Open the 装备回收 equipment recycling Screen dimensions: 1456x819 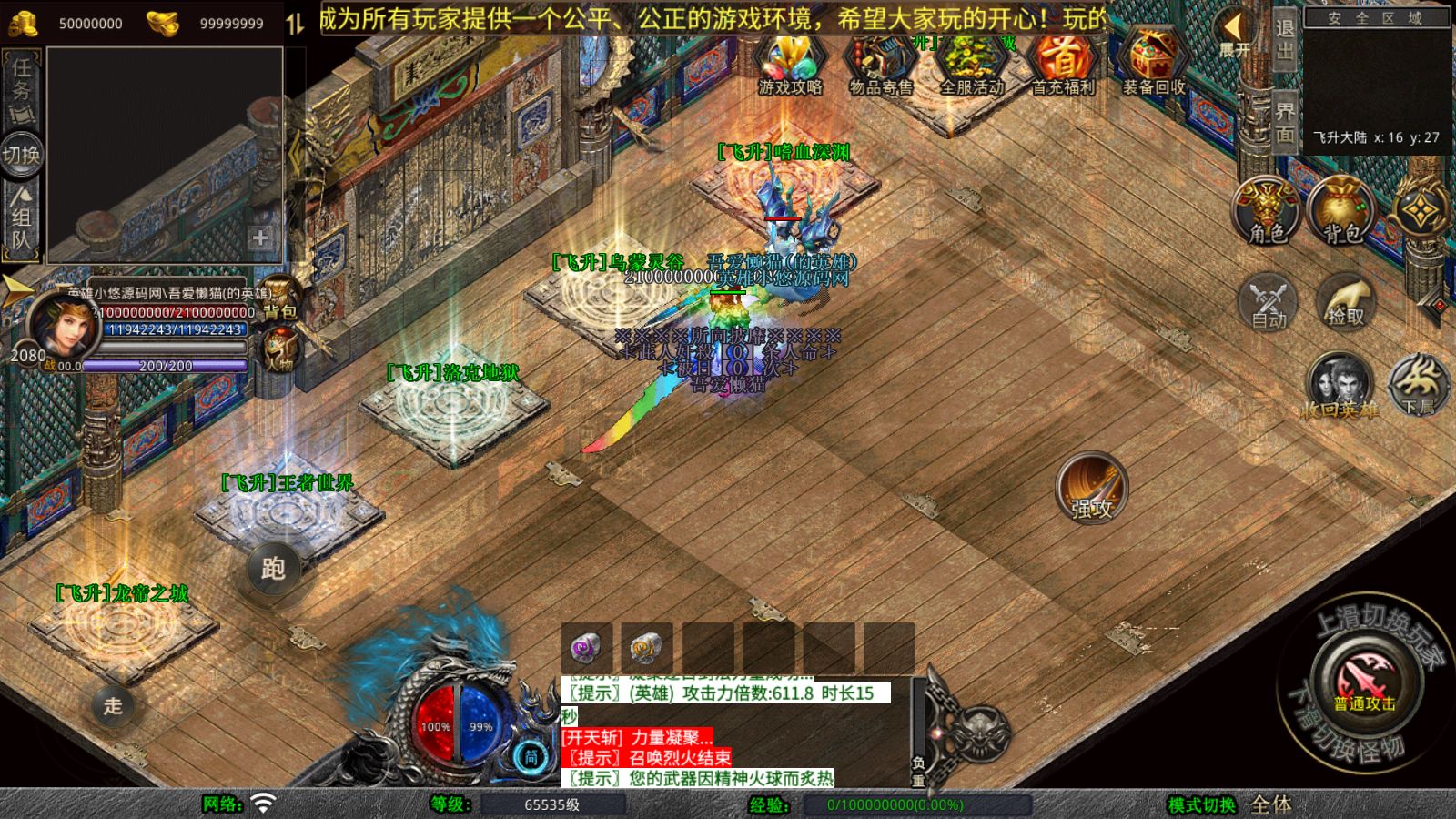[x=1153, y=64]
